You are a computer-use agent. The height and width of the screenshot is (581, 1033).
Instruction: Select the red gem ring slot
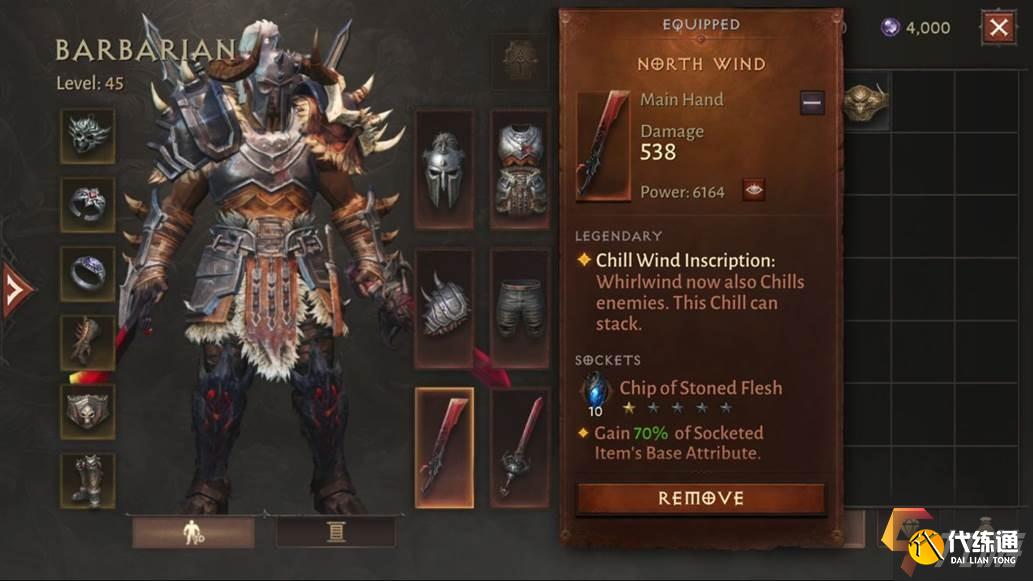click(x=88, y=204)
